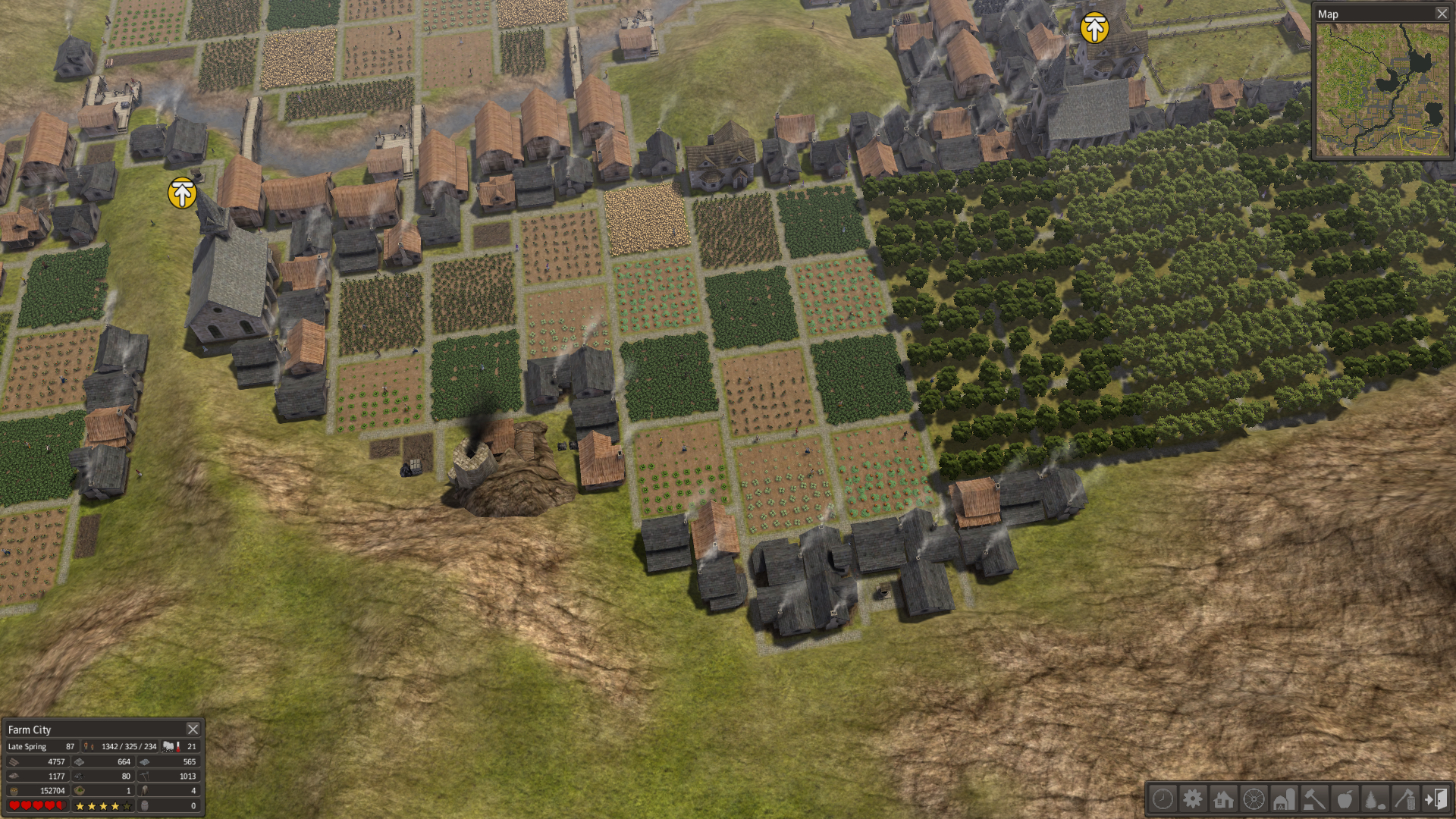The width and height of the screenshot is (1456, 819).
Task: Select the pine tree and rock menu
Action: point(1375,799)
